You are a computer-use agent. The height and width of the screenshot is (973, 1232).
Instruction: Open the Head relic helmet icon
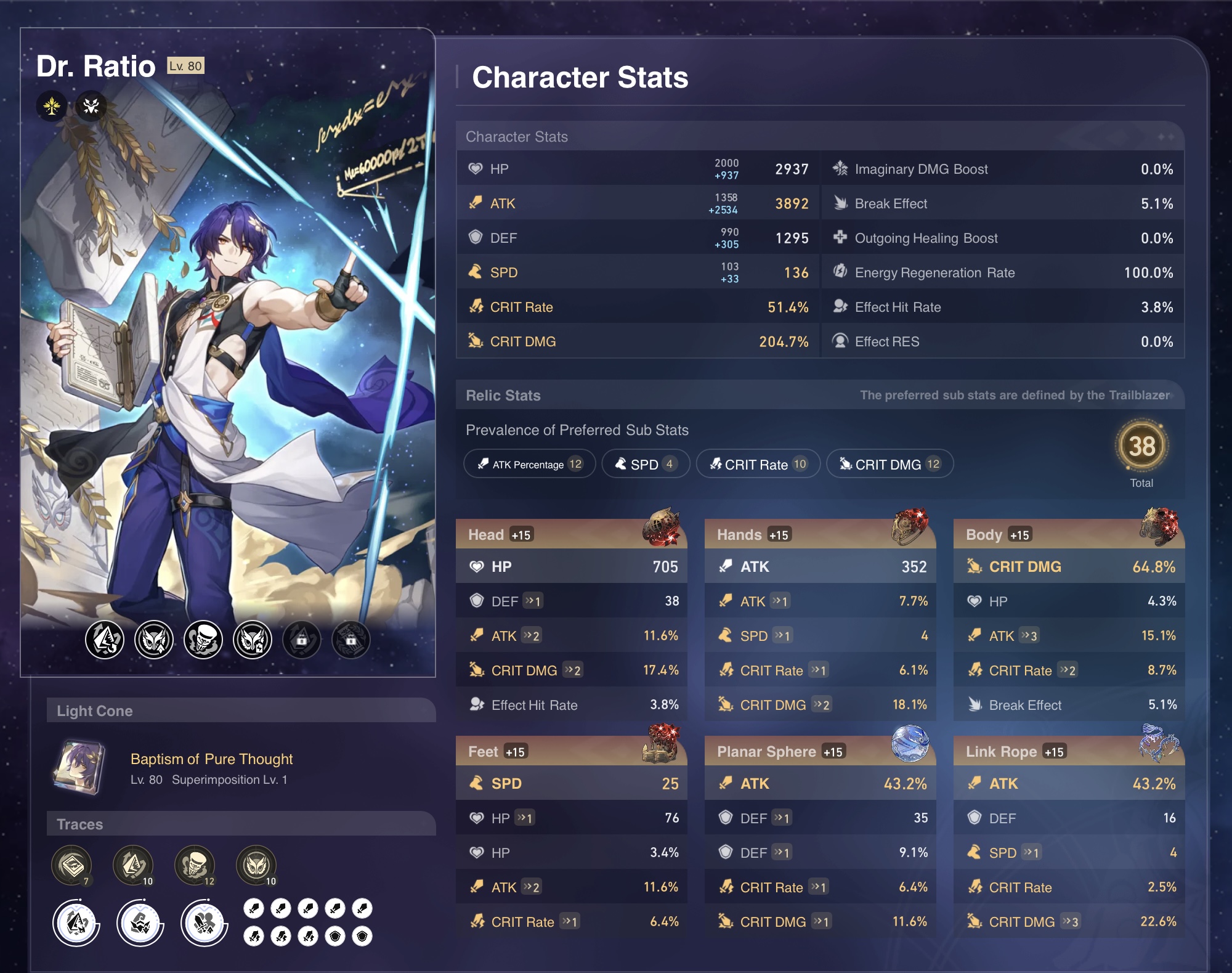click(x=662, y=527)
